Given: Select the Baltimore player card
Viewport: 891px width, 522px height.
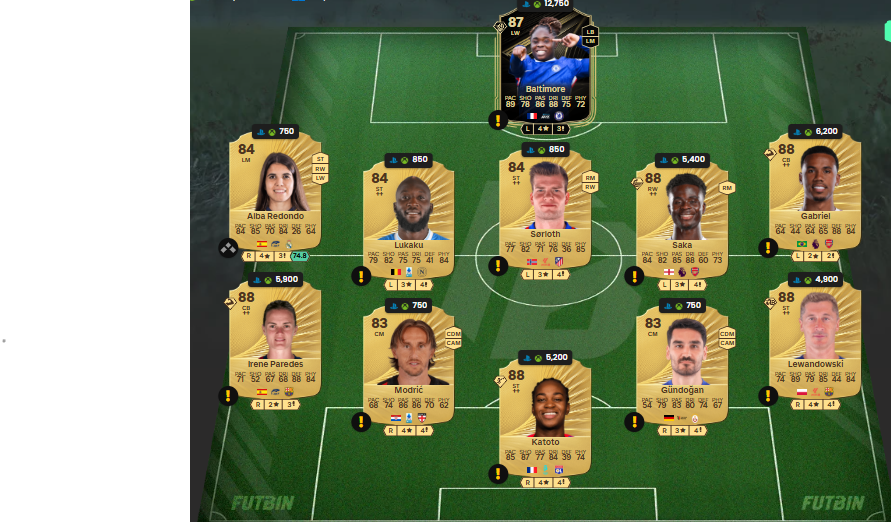Looking at the screenshot, I should coord(544,70).
